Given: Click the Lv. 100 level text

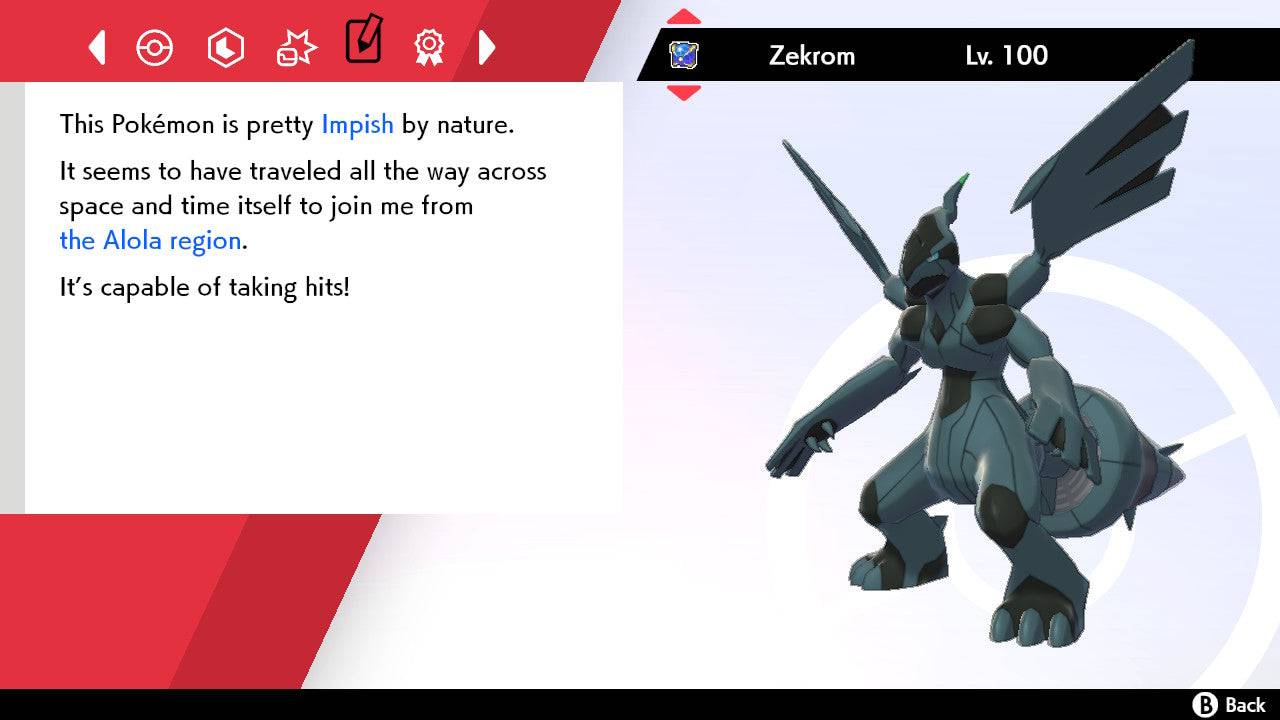Looking at the screenshot, I should click(x=1008, y=56).
